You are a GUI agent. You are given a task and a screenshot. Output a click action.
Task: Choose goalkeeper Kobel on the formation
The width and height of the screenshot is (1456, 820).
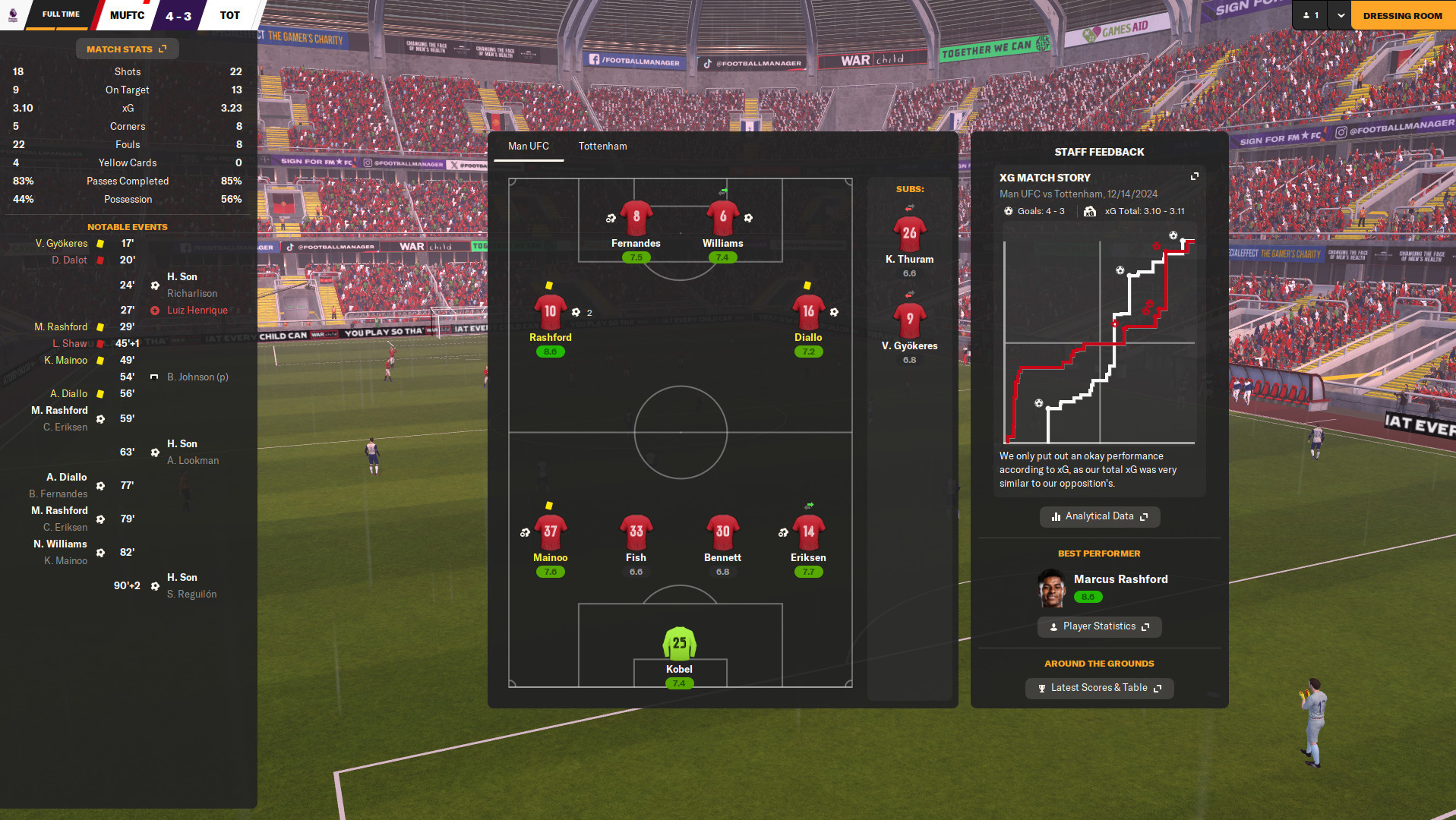tap(679, 643)
